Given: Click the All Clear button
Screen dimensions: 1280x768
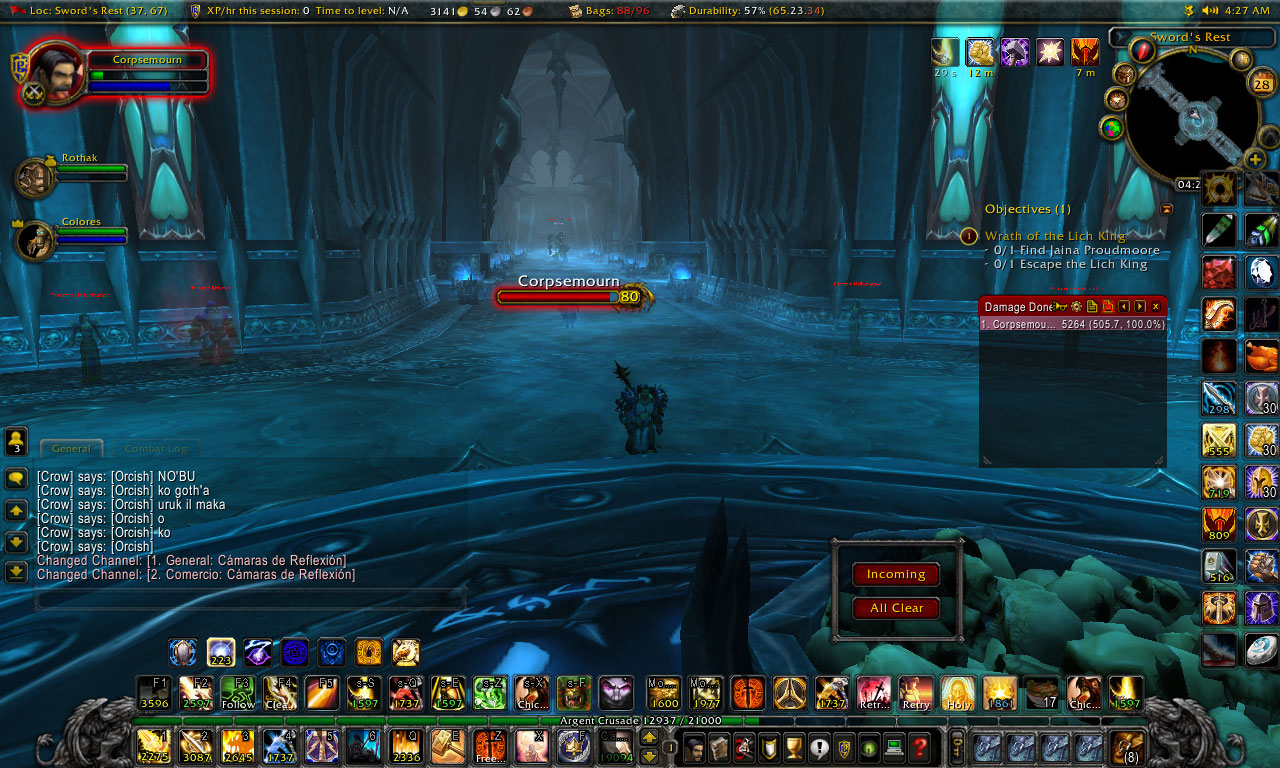Looking at the screenshot, I should tap(895, 608).
